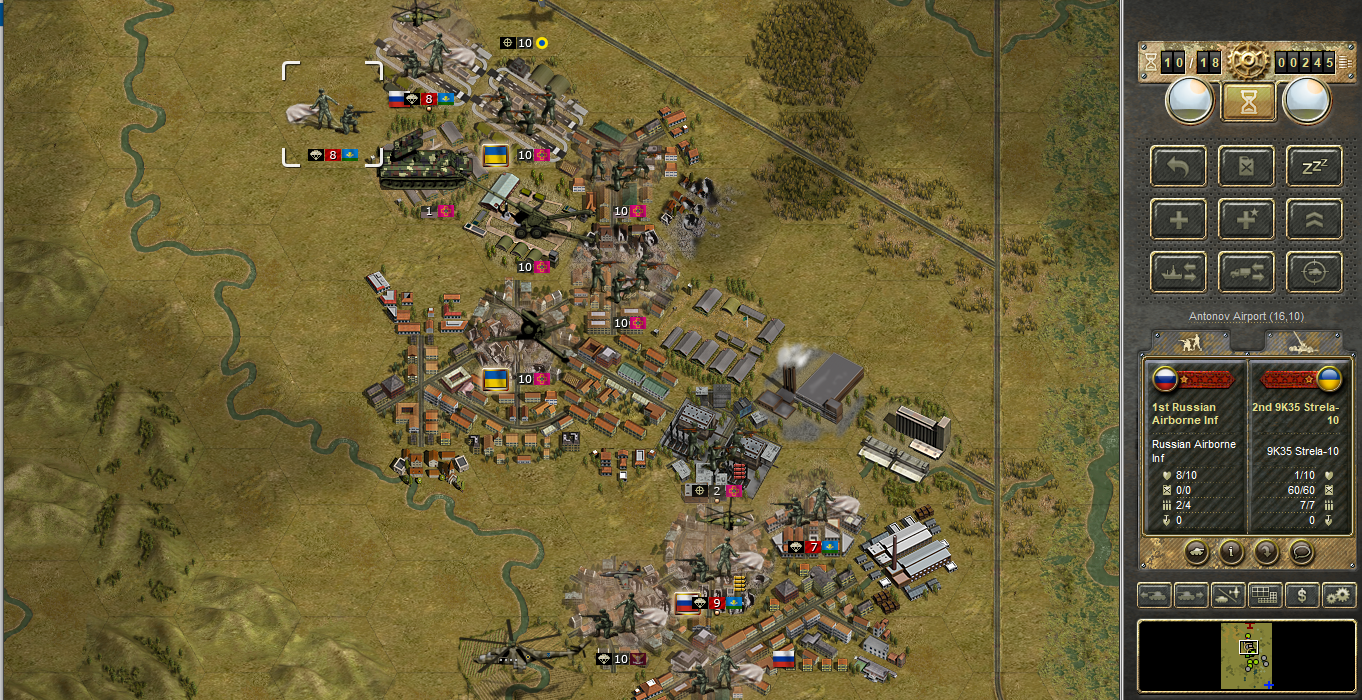Screen dimensions: 1362x700
Task: Click the ship embark button
Action: click(1178, 270)
